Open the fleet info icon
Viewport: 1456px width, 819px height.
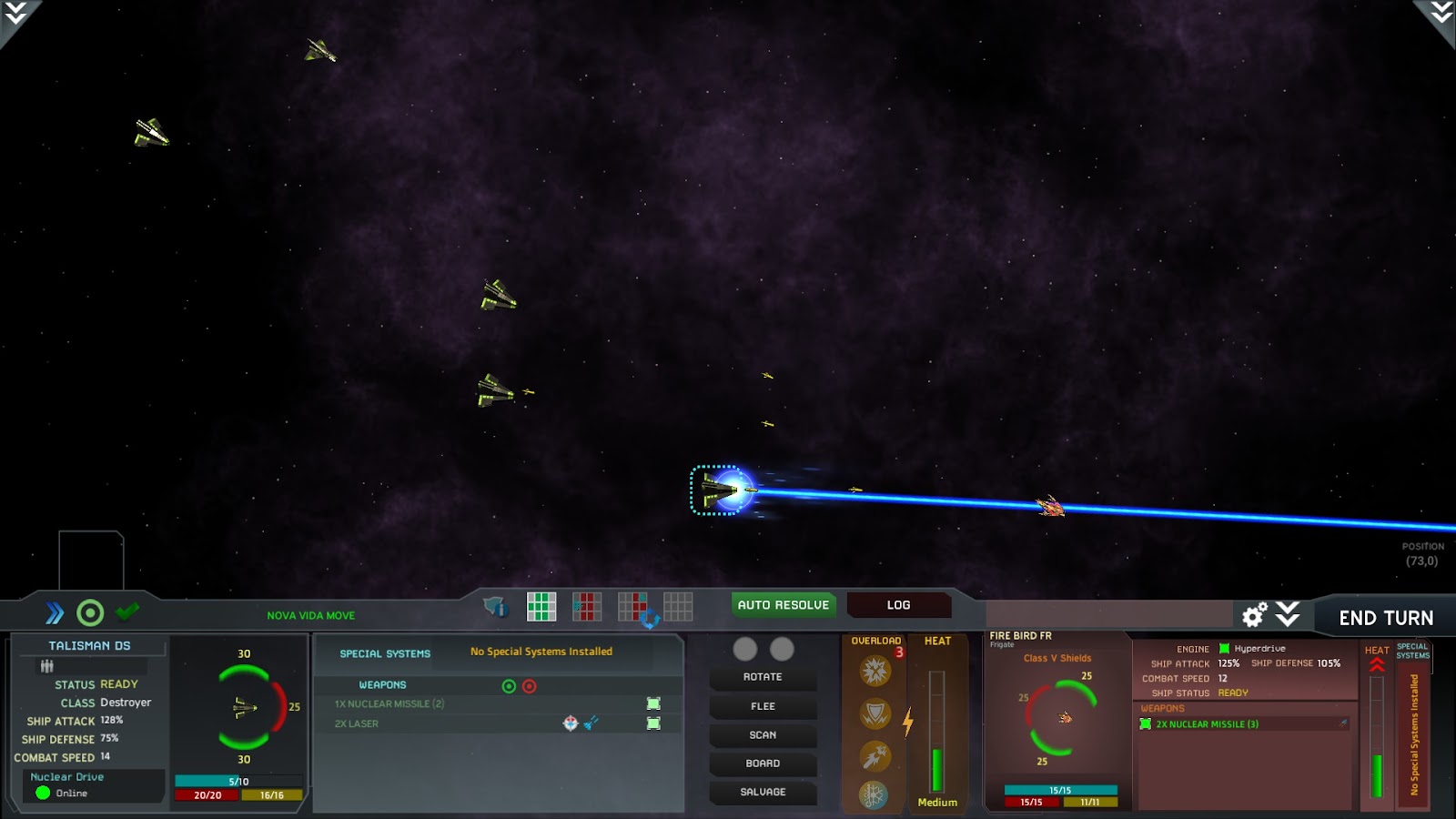click(x=494, y=606)
